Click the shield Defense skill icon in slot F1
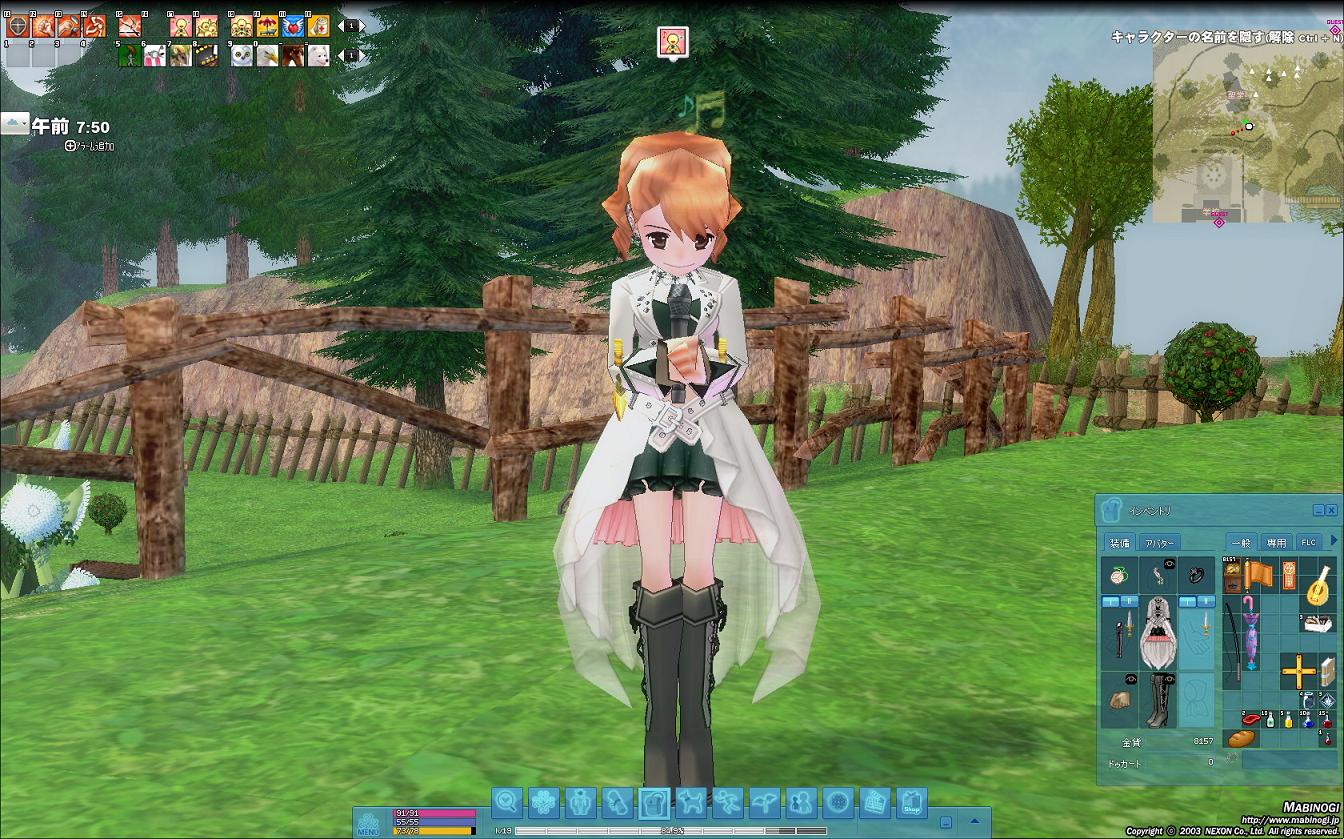This screenshot has height=839, width=1344. 17,26
